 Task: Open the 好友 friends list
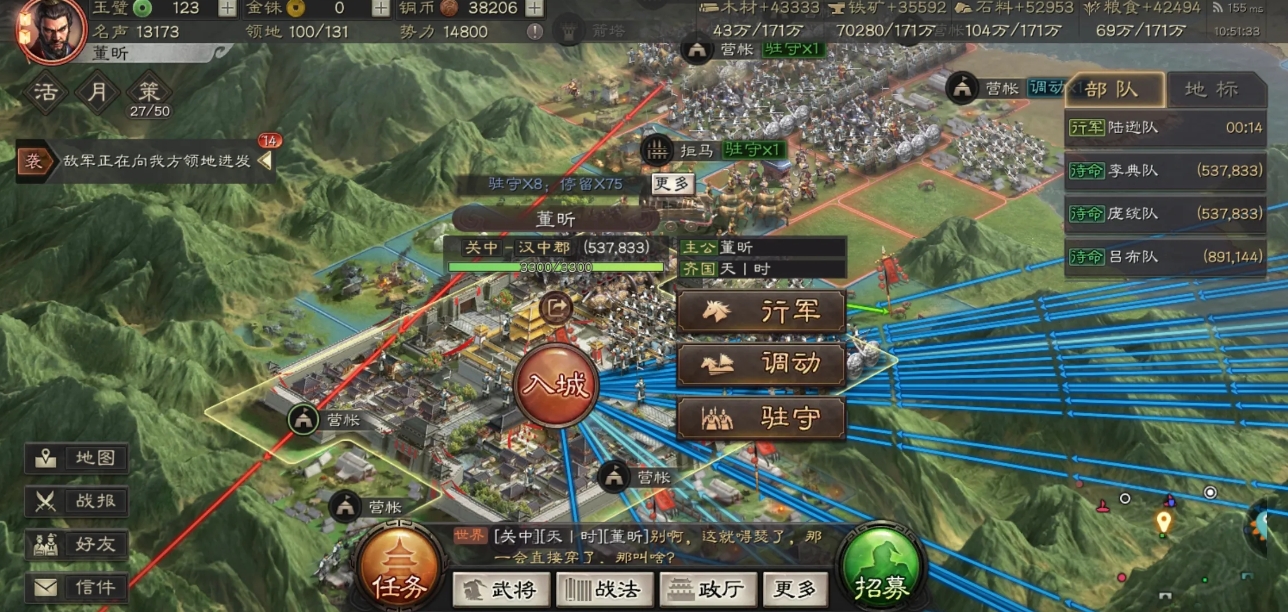click(77, 545)
